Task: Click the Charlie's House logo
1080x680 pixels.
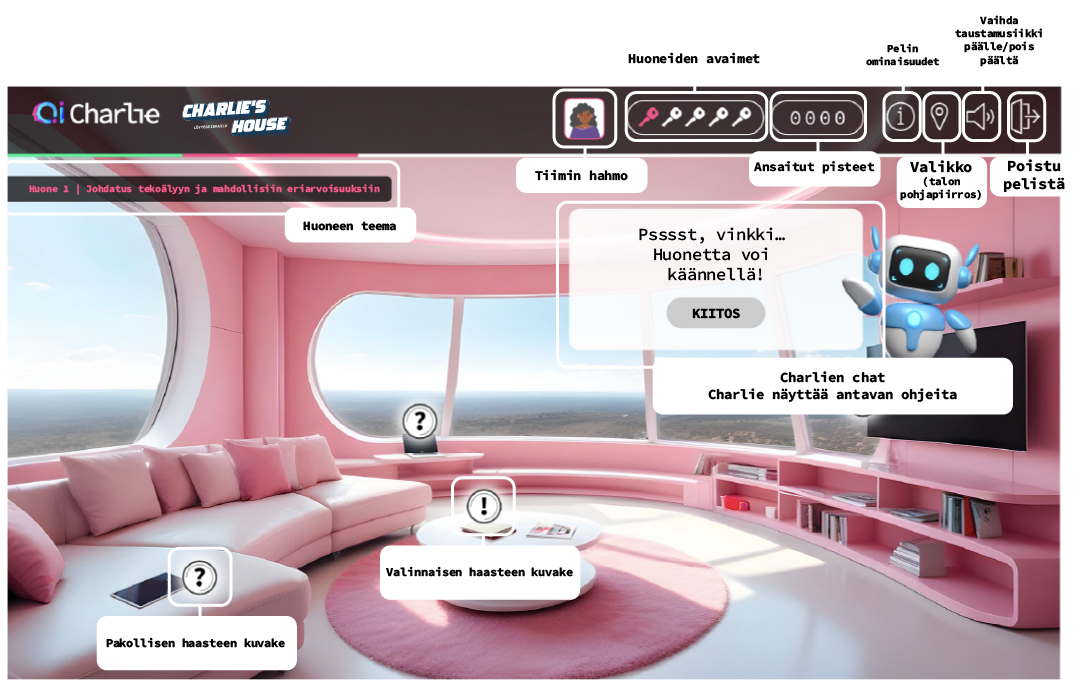Action: [x=236, y=117]
